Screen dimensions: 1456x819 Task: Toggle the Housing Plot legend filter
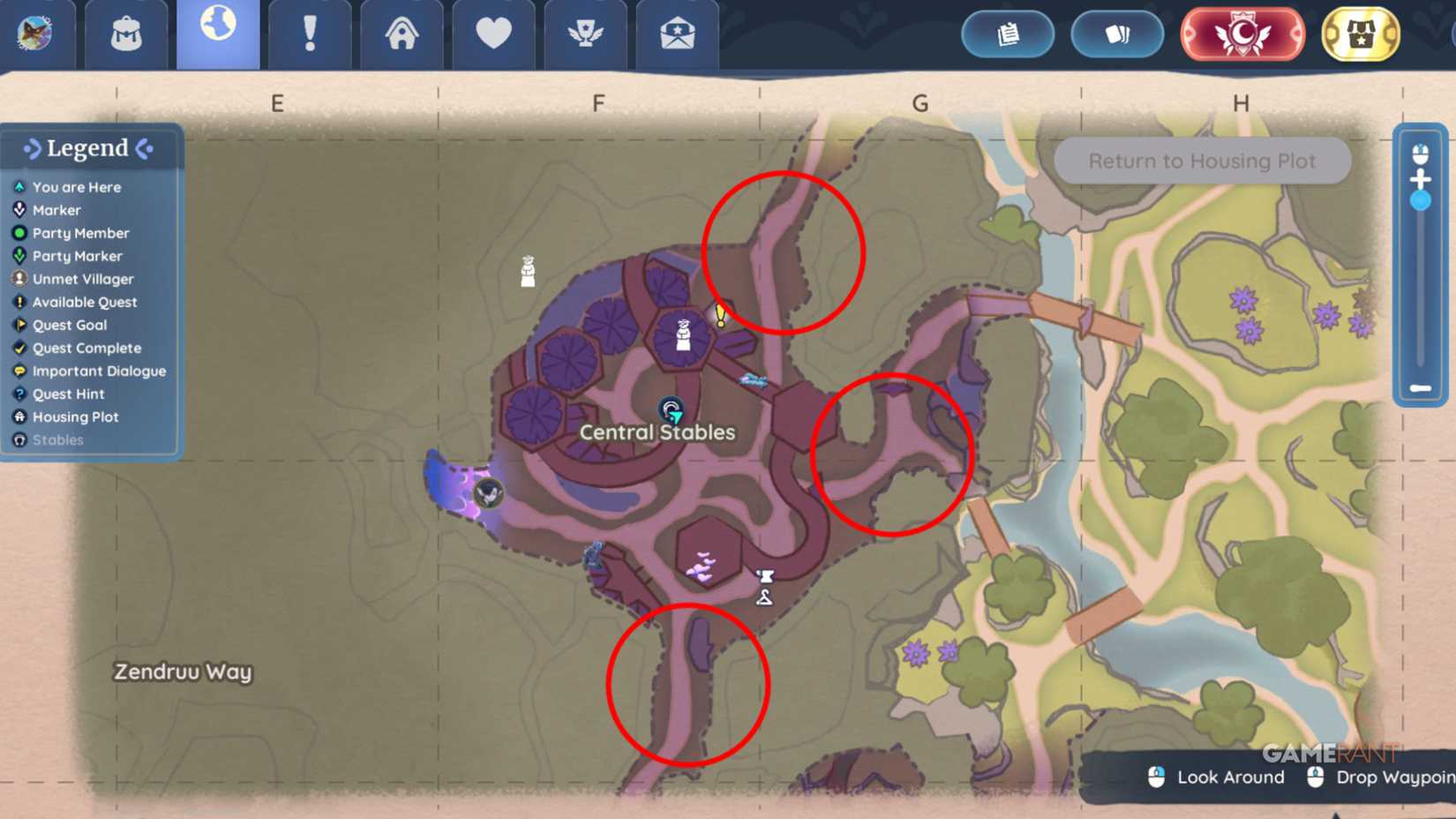point(75,417)
